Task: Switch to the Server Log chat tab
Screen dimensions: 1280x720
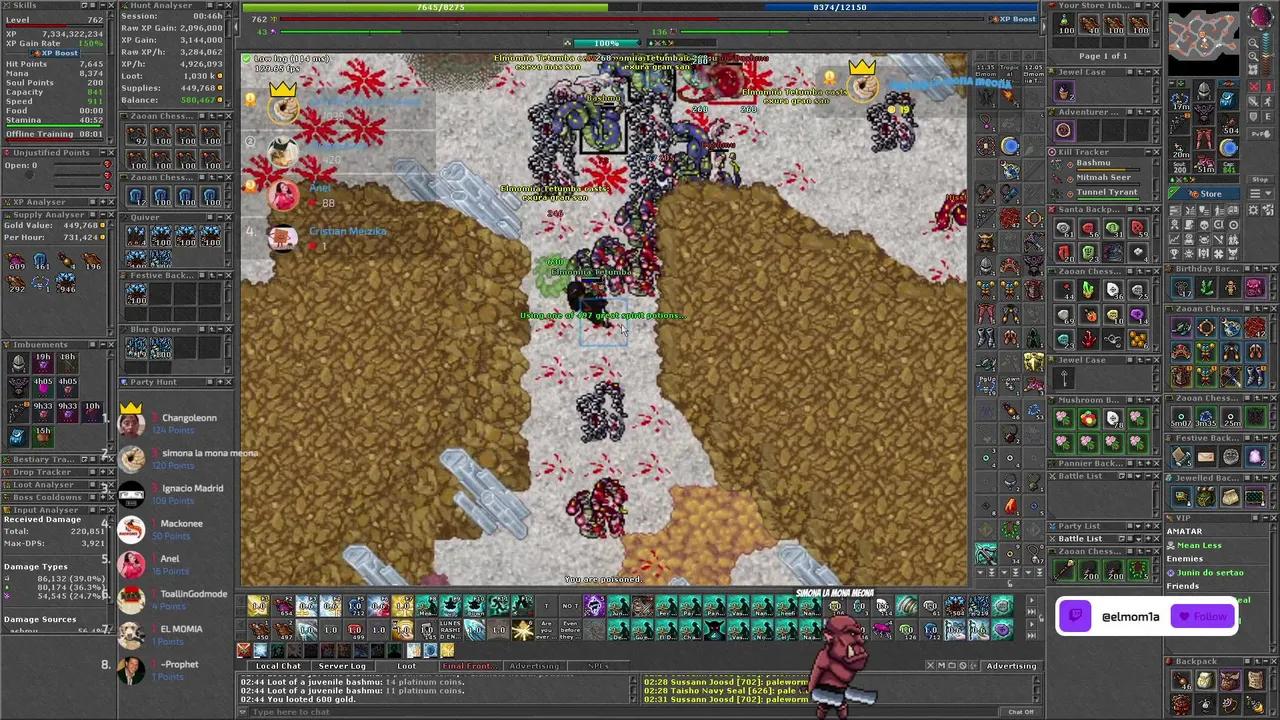Action: pyautogui.click(x=342, y=665)
